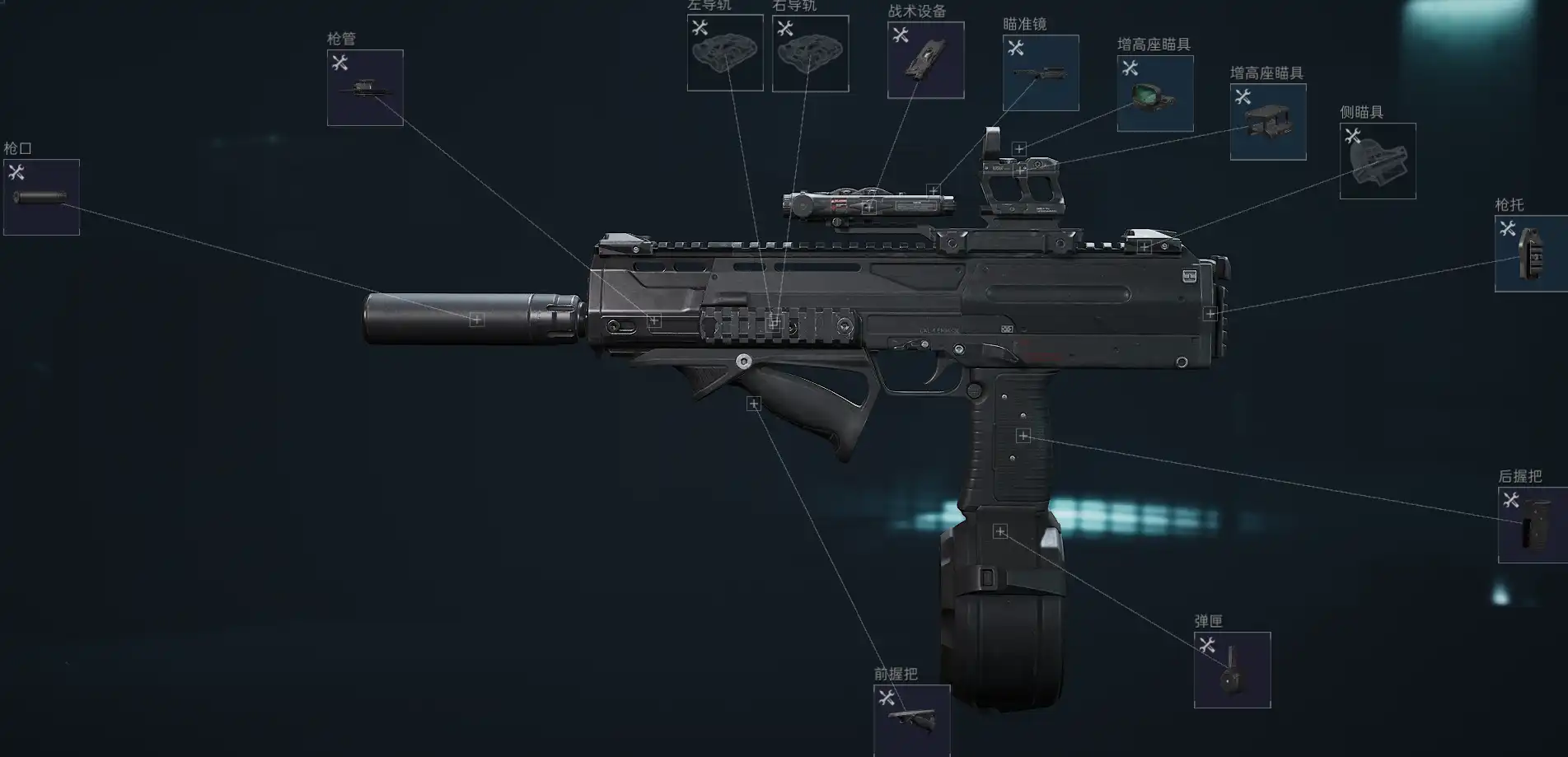Open the 侧瞄具 side sight slot
This screenshot has height=757, width=1568.
1378,161
